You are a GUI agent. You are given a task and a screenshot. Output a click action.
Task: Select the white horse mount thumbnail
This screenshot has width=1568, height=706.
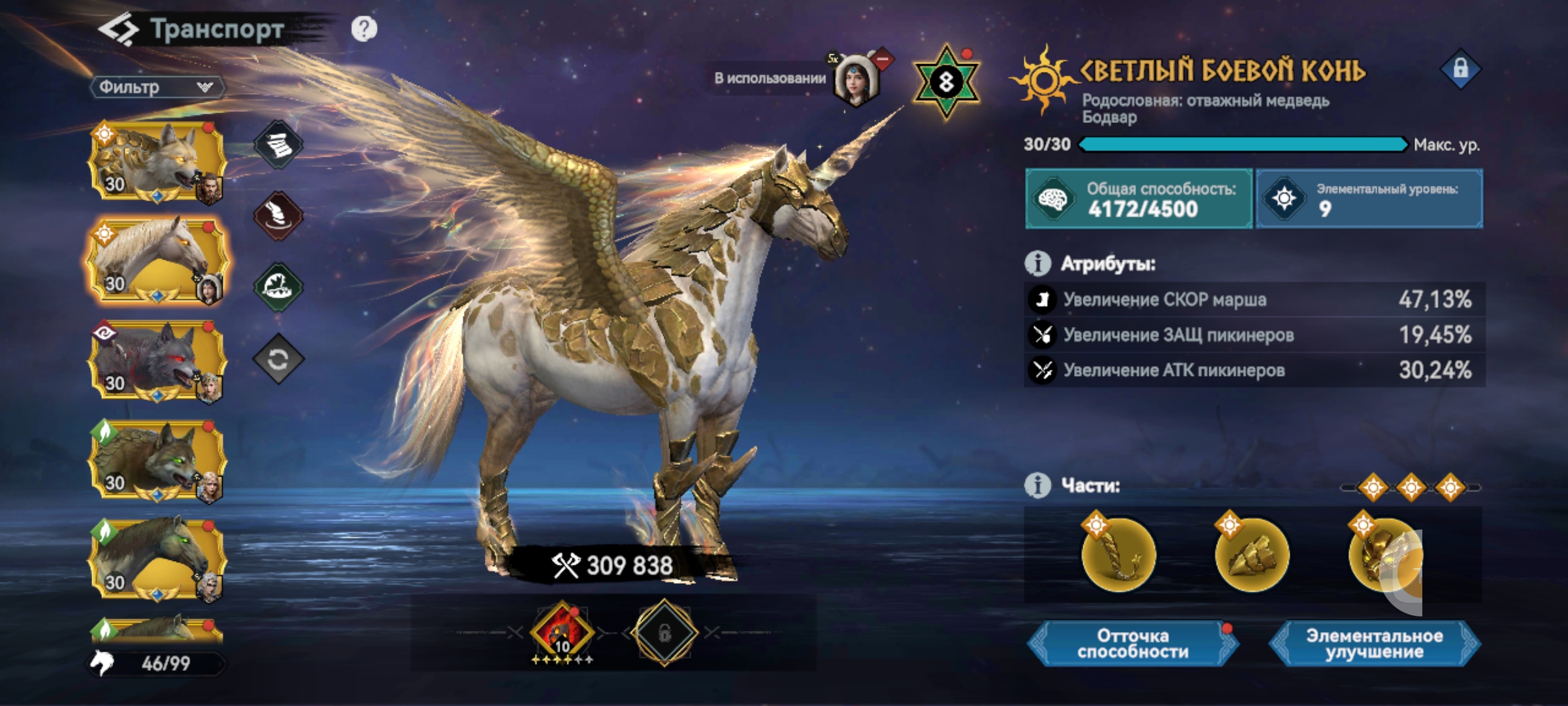tap(157, 261)
